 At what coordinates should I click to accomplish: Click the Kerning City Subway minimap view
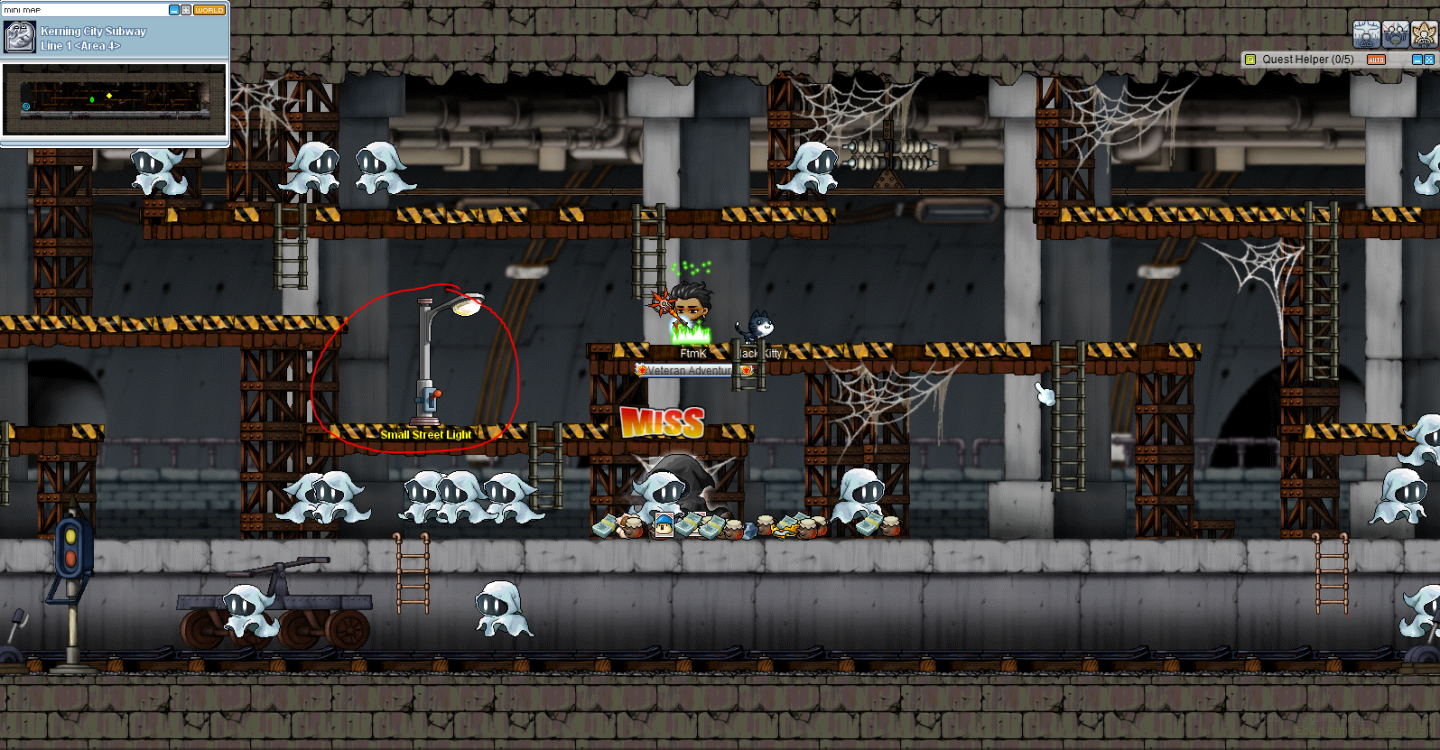click(114, 99)
